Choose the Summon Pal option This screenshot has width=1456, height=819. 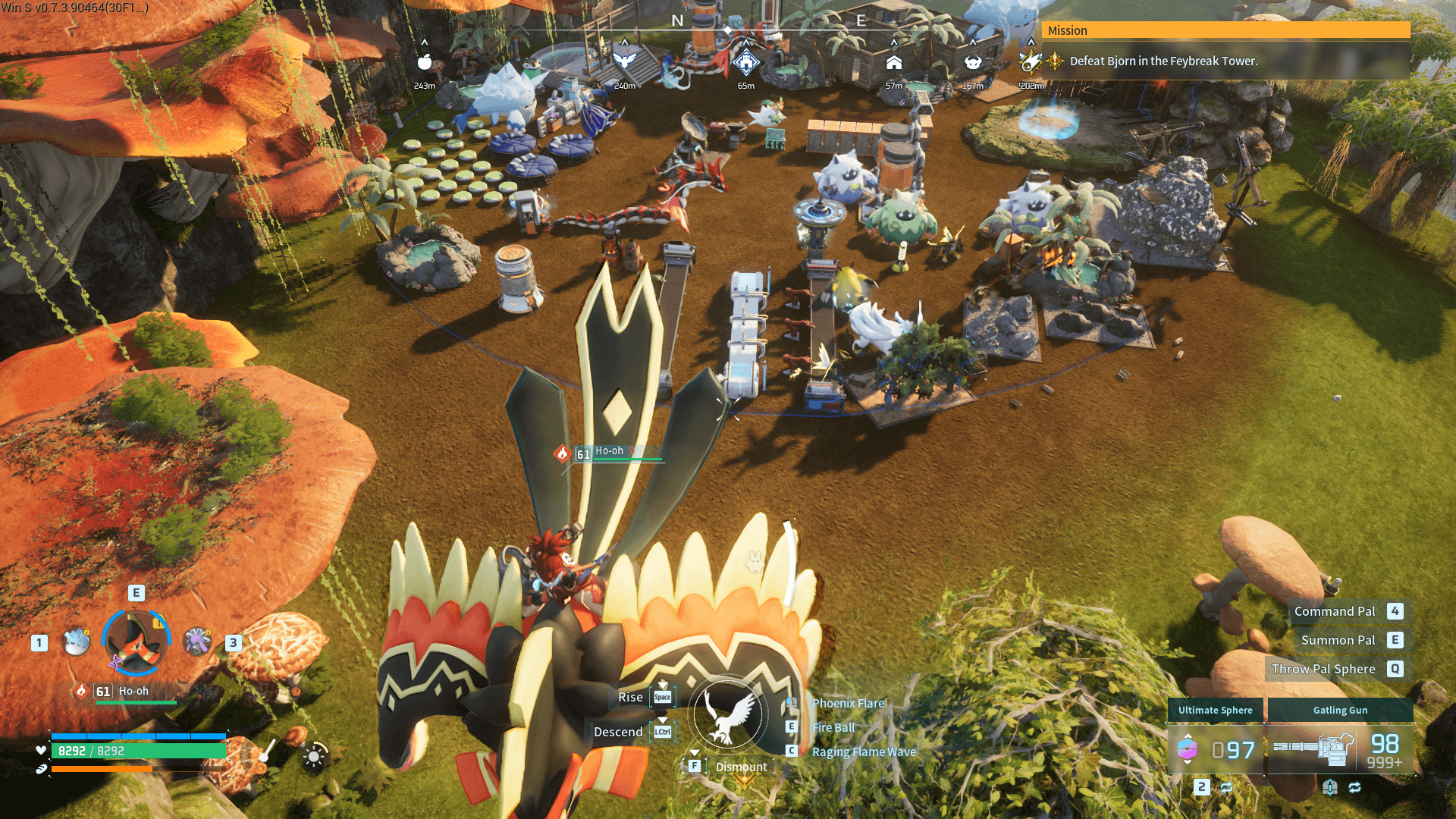point(1338,640)
